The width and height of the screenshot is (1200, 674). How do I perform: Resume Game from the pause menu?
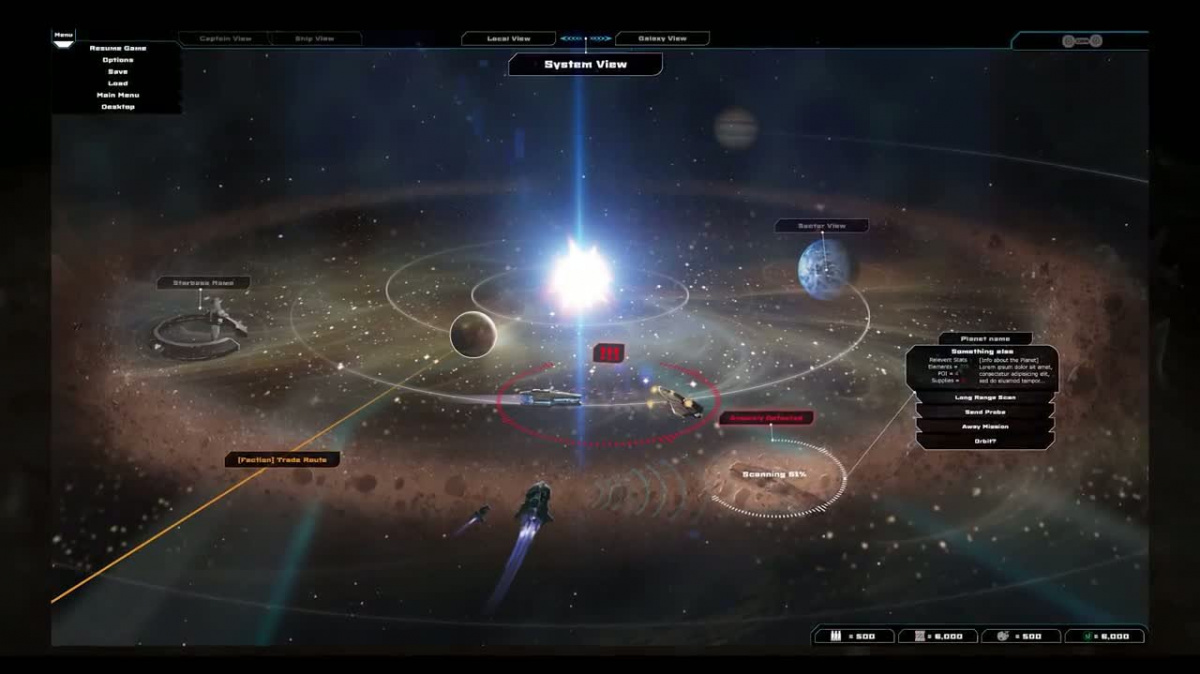pyautogui.click(x=117, y=48)
